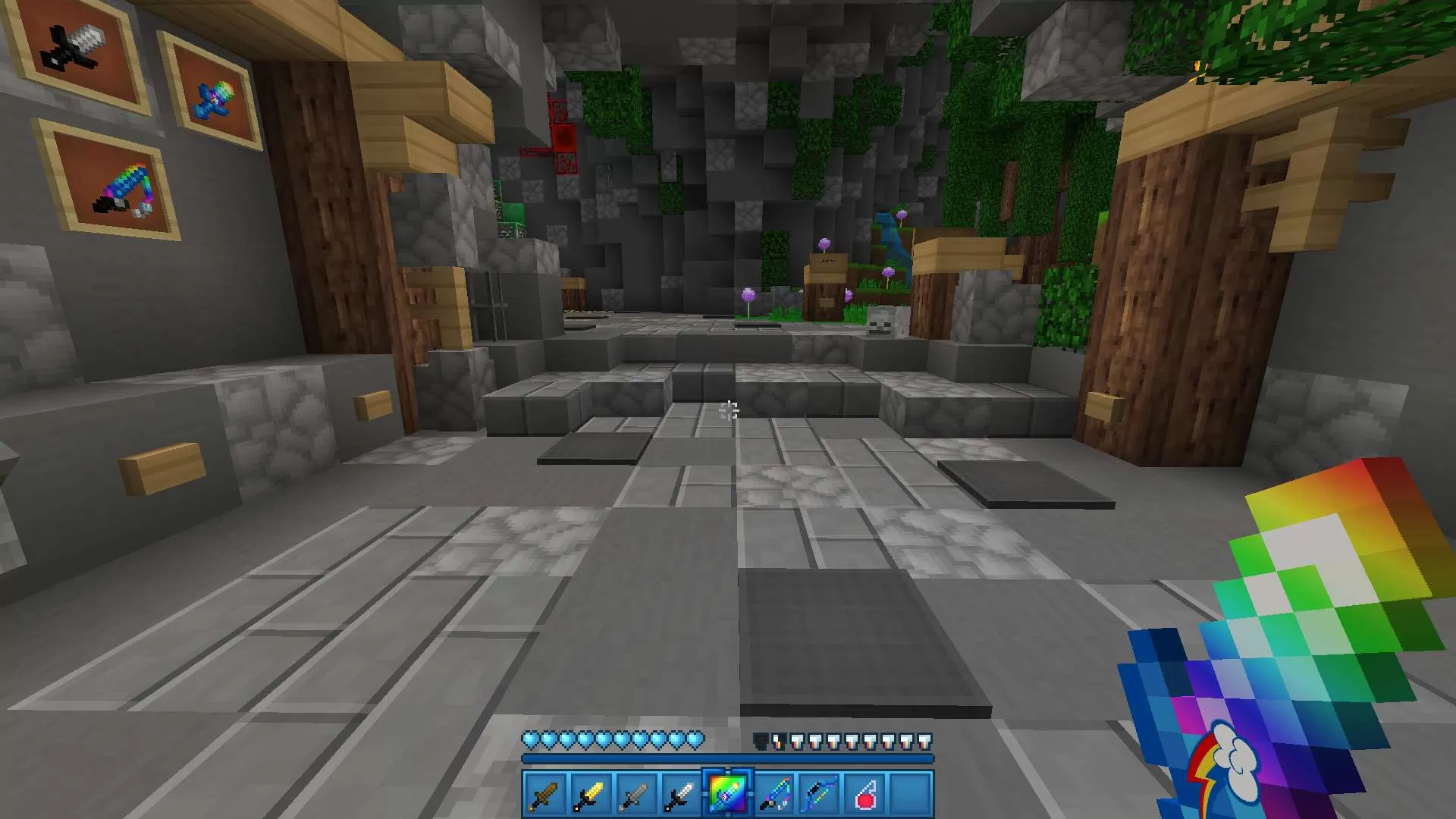Viewport: 1456px width, 819px height.
Task: Select the golden sword hotbar slot
Action: click(x=590, y=795)
